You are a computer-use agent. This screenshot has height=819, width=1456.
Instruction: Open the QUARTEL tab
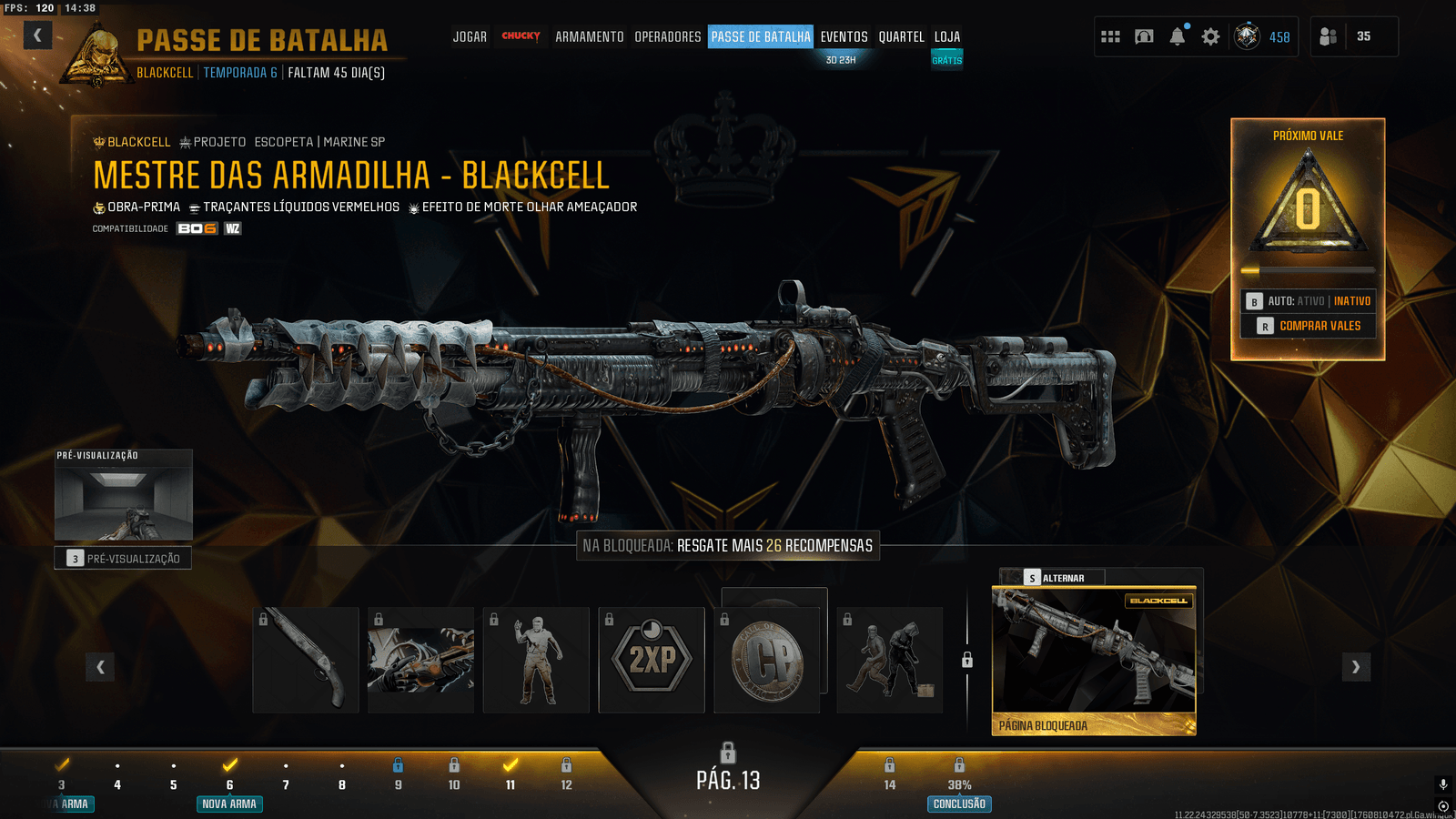[x=901, y=37]
